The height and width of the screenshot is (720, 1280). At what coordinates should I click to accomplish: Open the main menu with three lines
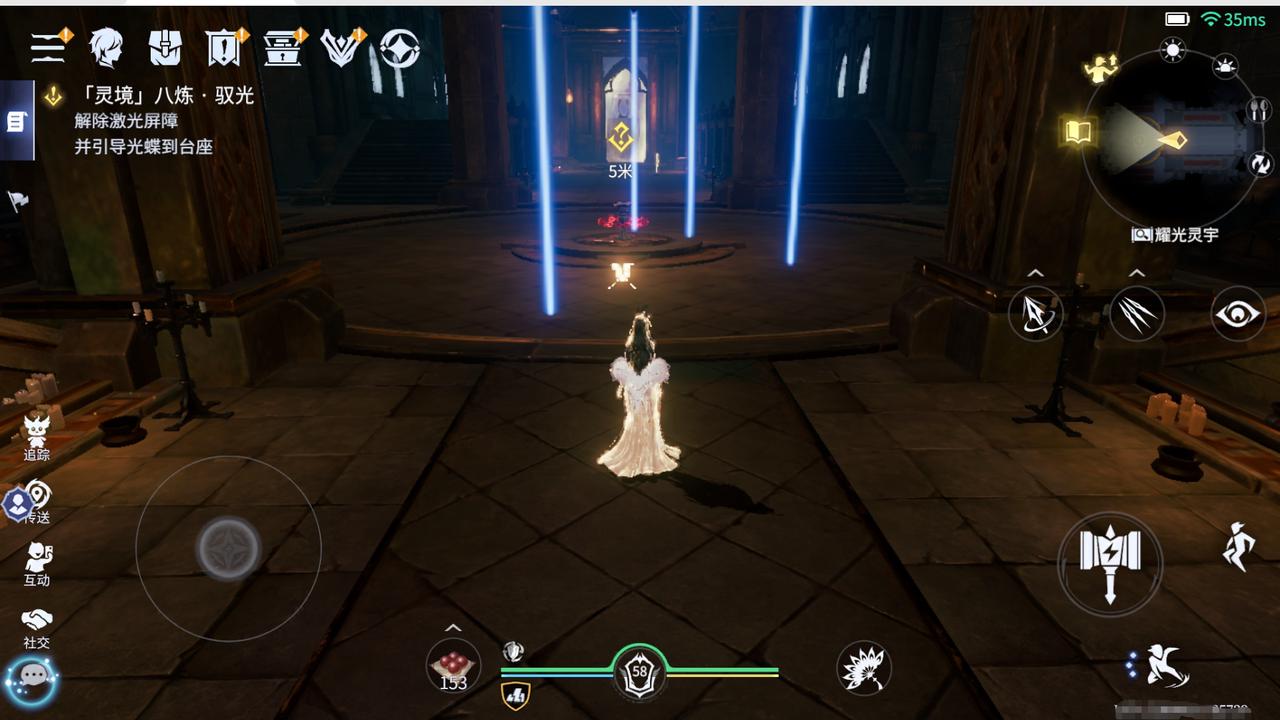(48, 47)
